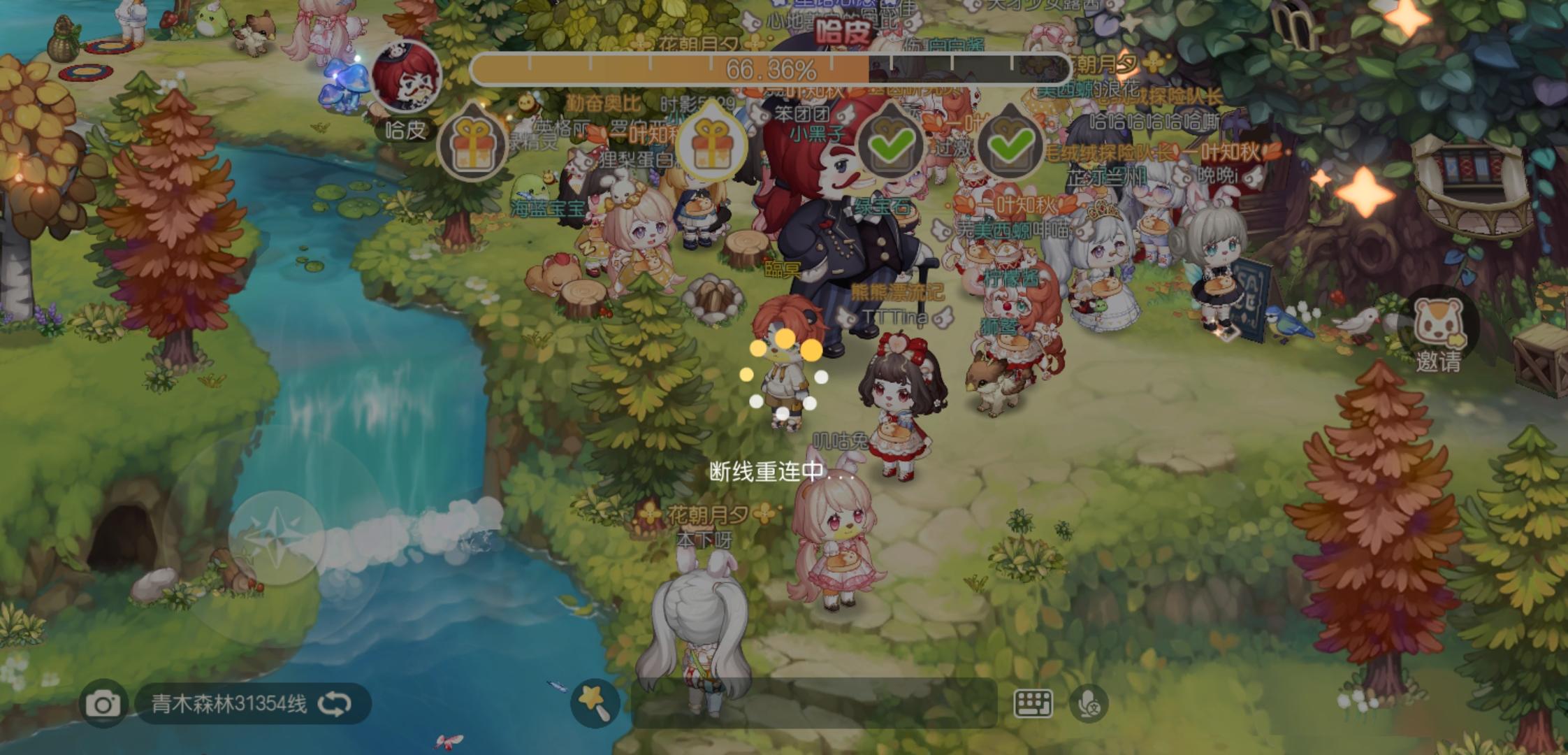The width and height of the screenshot is (1568, 755).
Task: Claim the highlighted golden gift reward icon
Action: [713, 145]
